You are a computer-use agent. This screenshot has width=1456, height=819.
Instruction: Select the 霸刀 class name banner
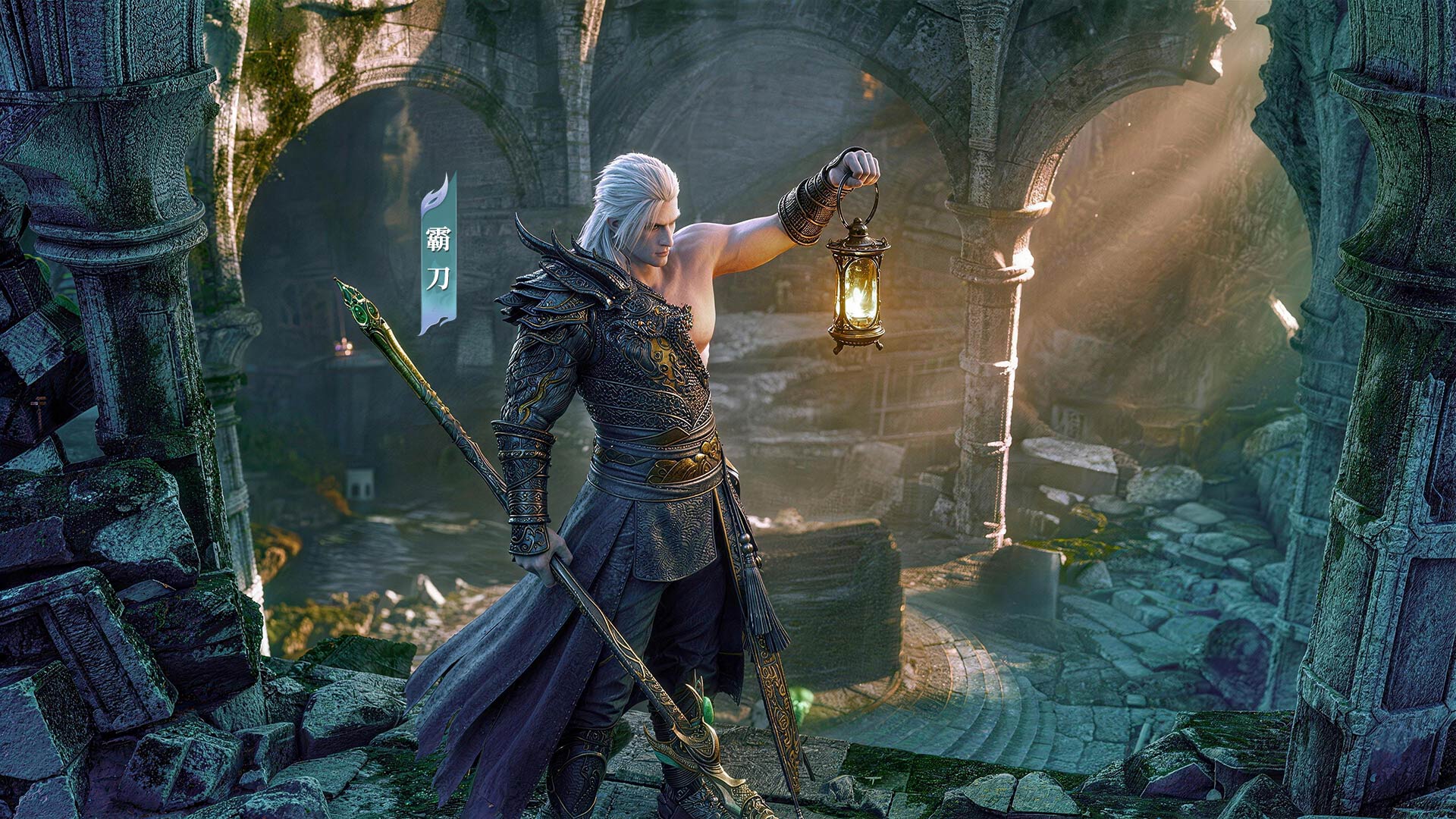pyautogui.click(x=438, y=258)
